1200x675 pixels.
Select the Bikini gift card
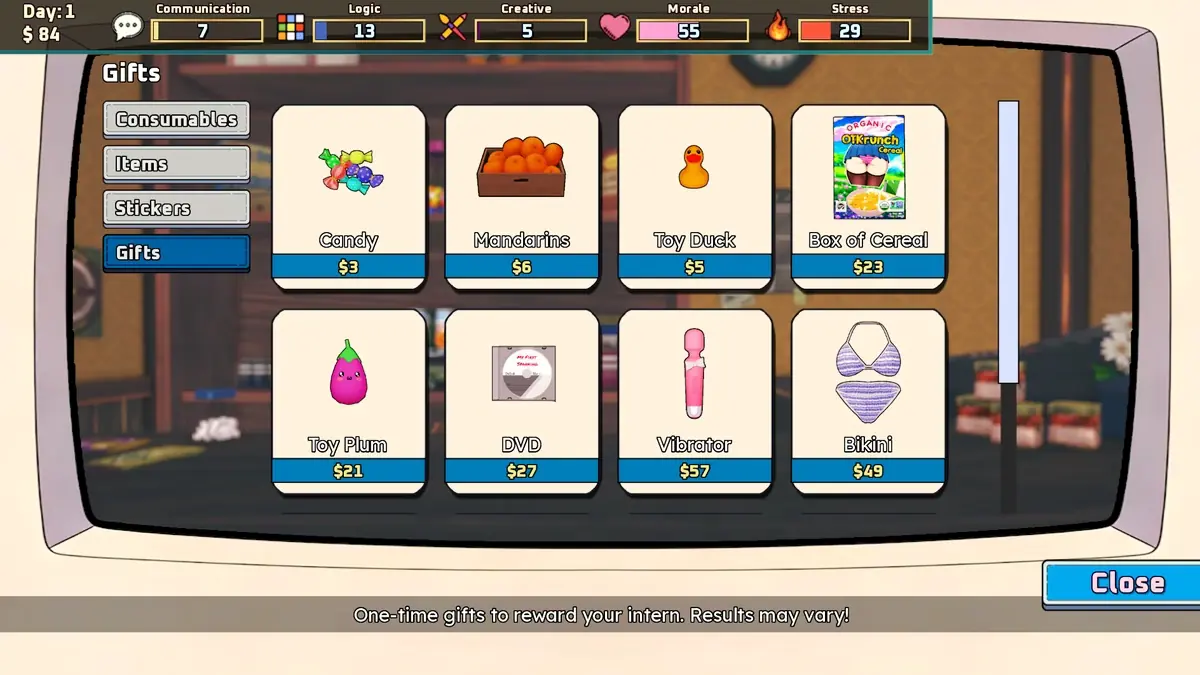[x=868, y=401]
